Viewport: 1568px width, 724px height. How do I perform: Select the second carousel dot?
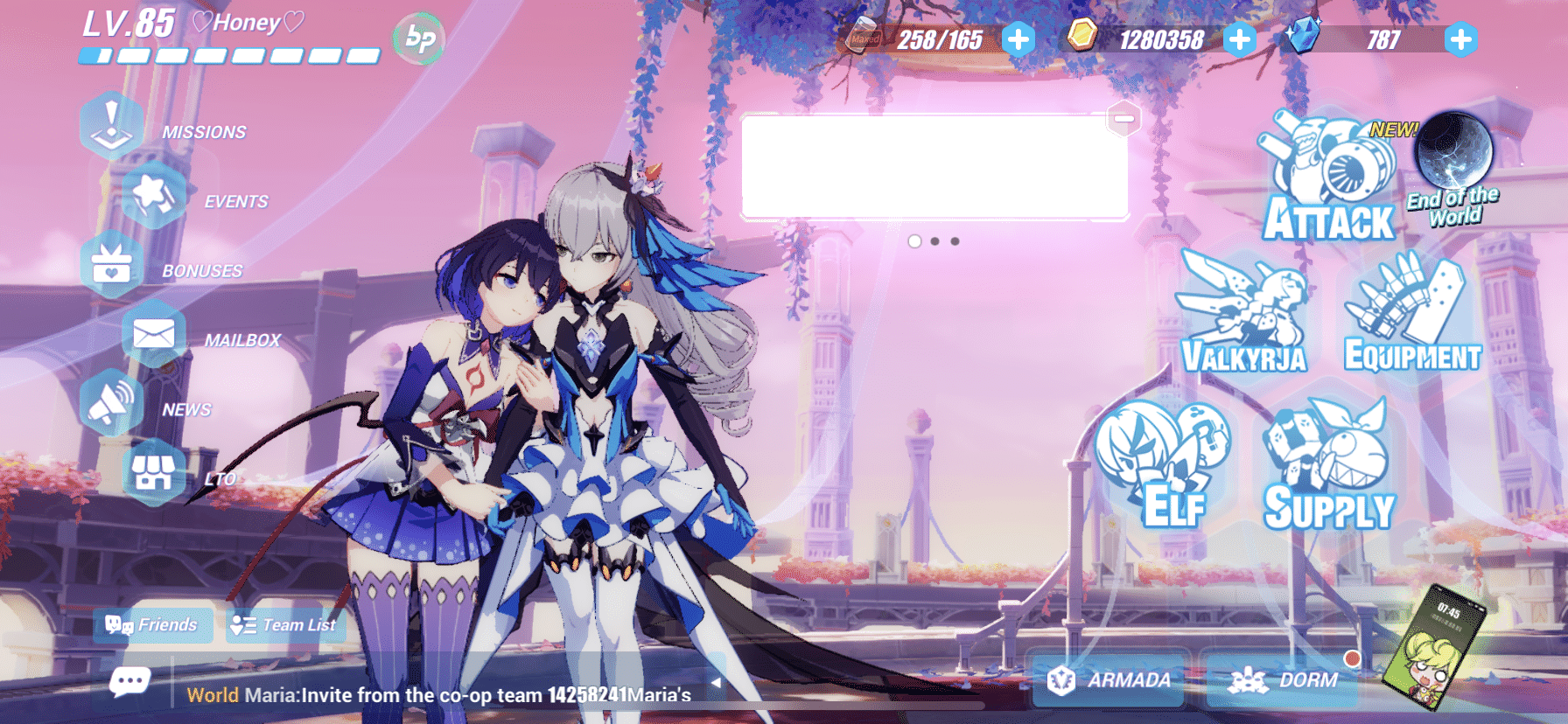pyautogui.click(x=935, y=240)
